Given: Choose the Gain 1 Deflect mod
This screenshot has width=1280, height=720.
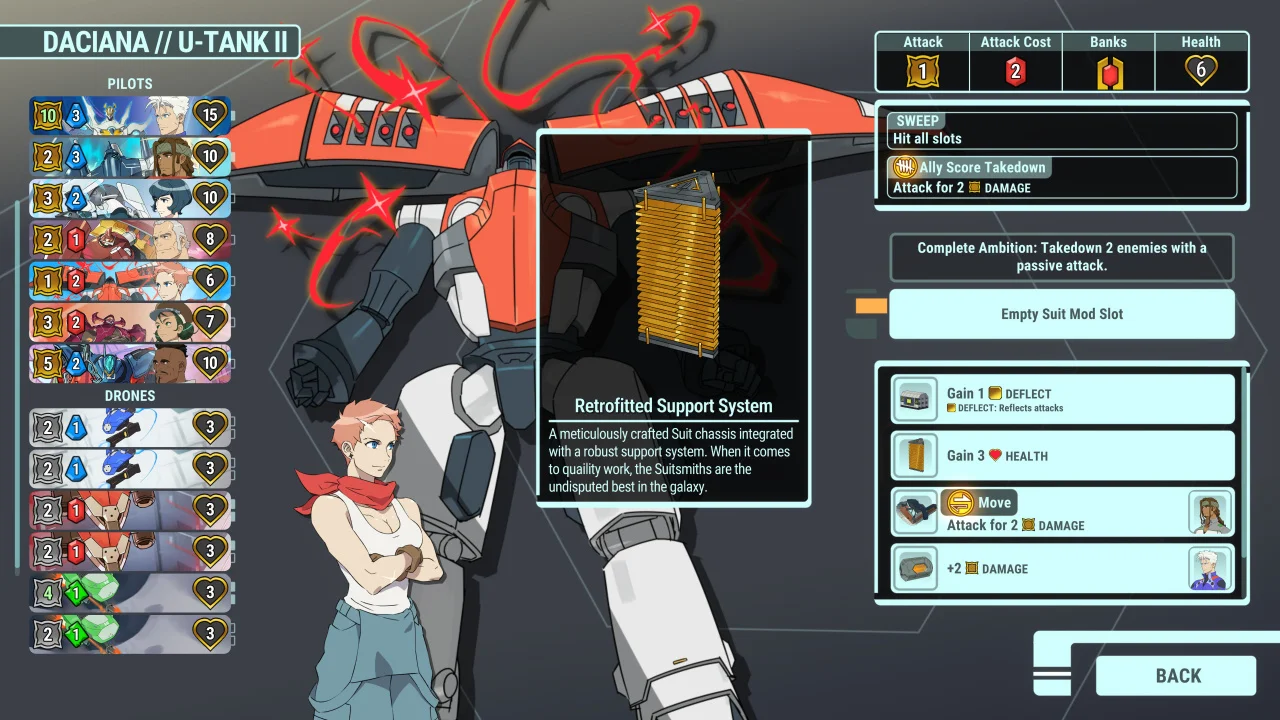Looking at the screenshot, I should (1062, 400).
